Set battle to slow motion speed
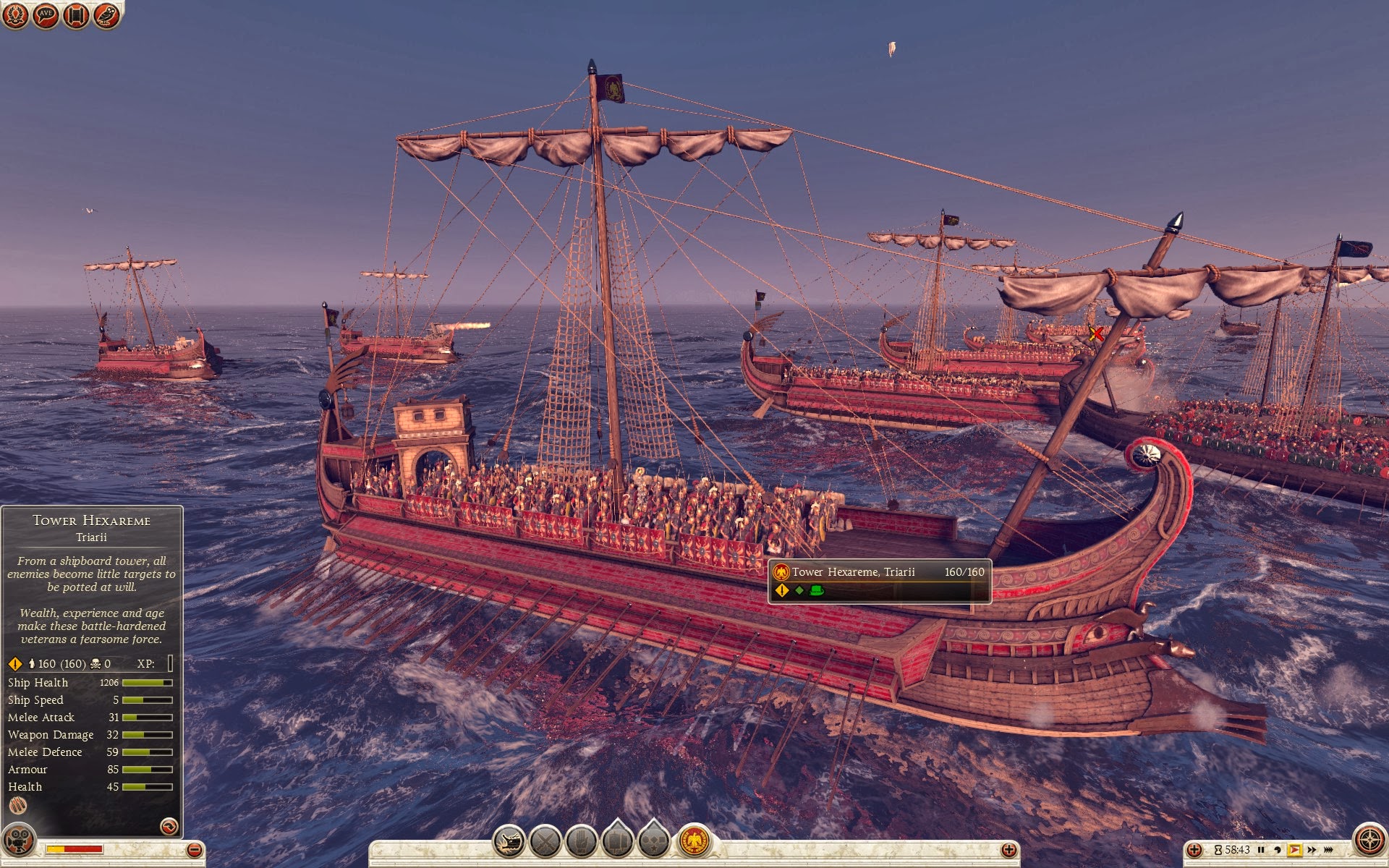1389x868 pixels. coord(1277,850)
